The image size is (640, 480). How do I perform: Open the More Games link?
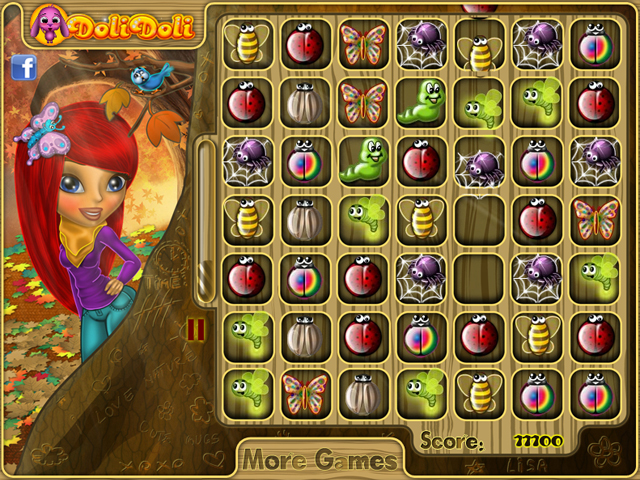[x=320, y=460]
